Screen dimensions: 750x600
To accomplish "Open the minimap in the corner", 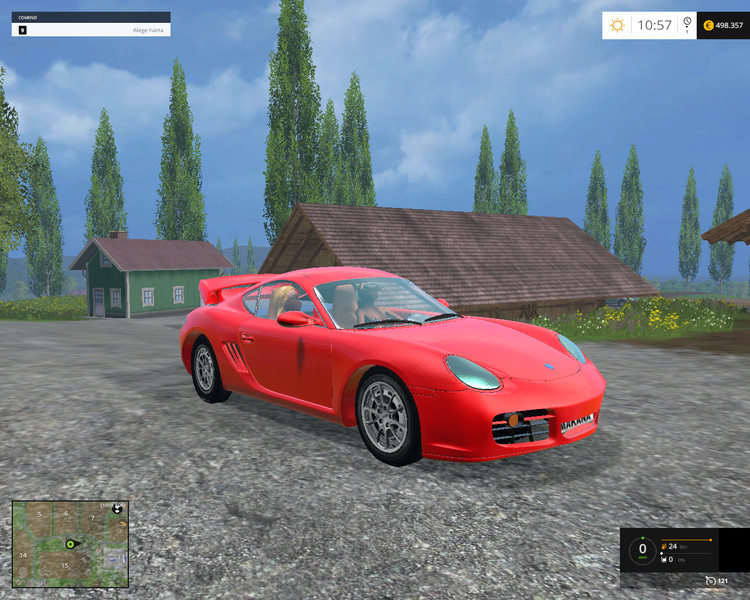I will [x=70, y=543].
